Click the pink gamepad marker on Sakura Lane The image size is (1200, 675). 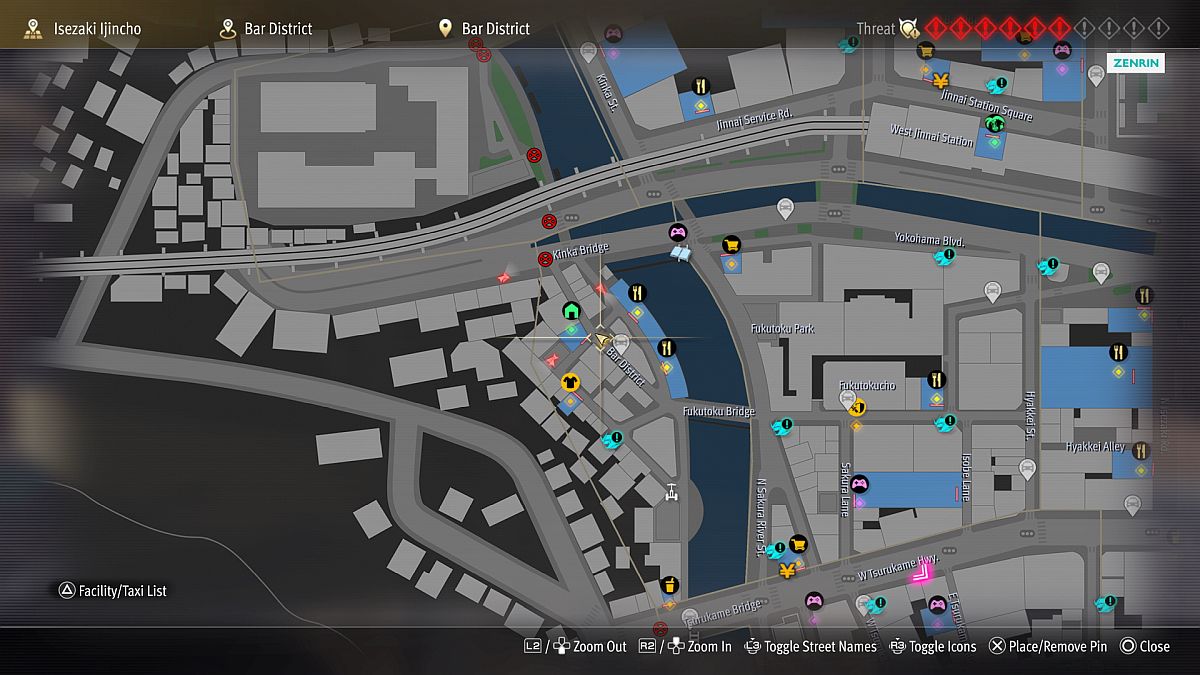click(859, 484)
